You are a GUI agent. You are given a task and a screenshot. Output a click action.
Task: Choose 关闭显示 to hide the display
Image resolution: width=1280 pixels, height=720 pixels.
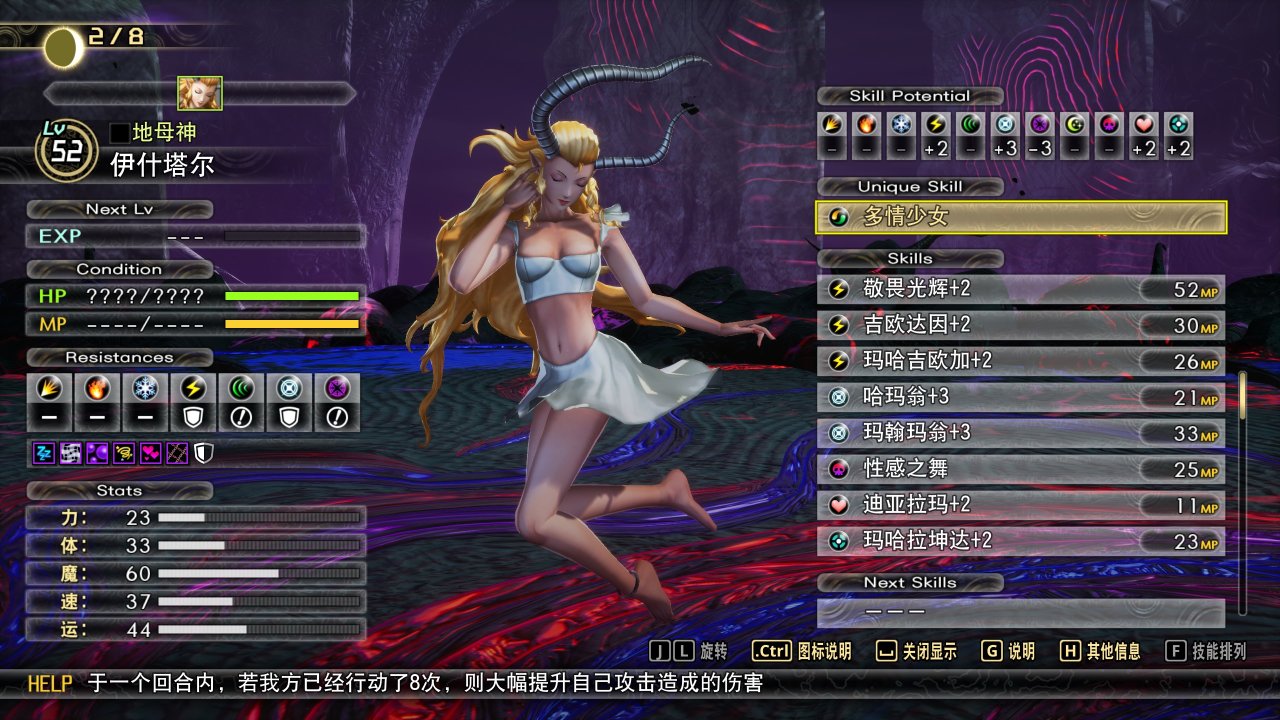917,651
